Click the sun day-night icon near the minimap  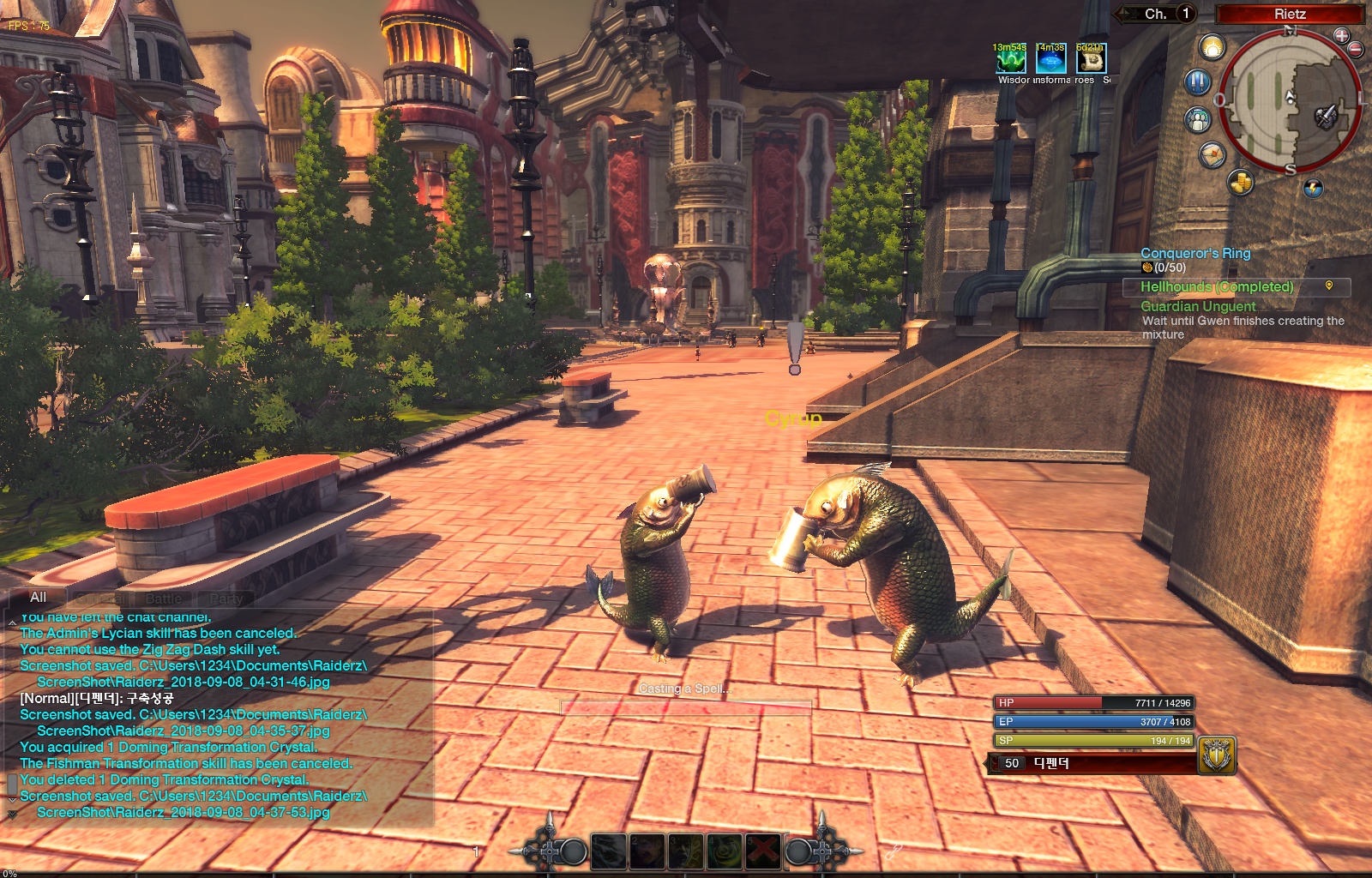point(1213,46)
